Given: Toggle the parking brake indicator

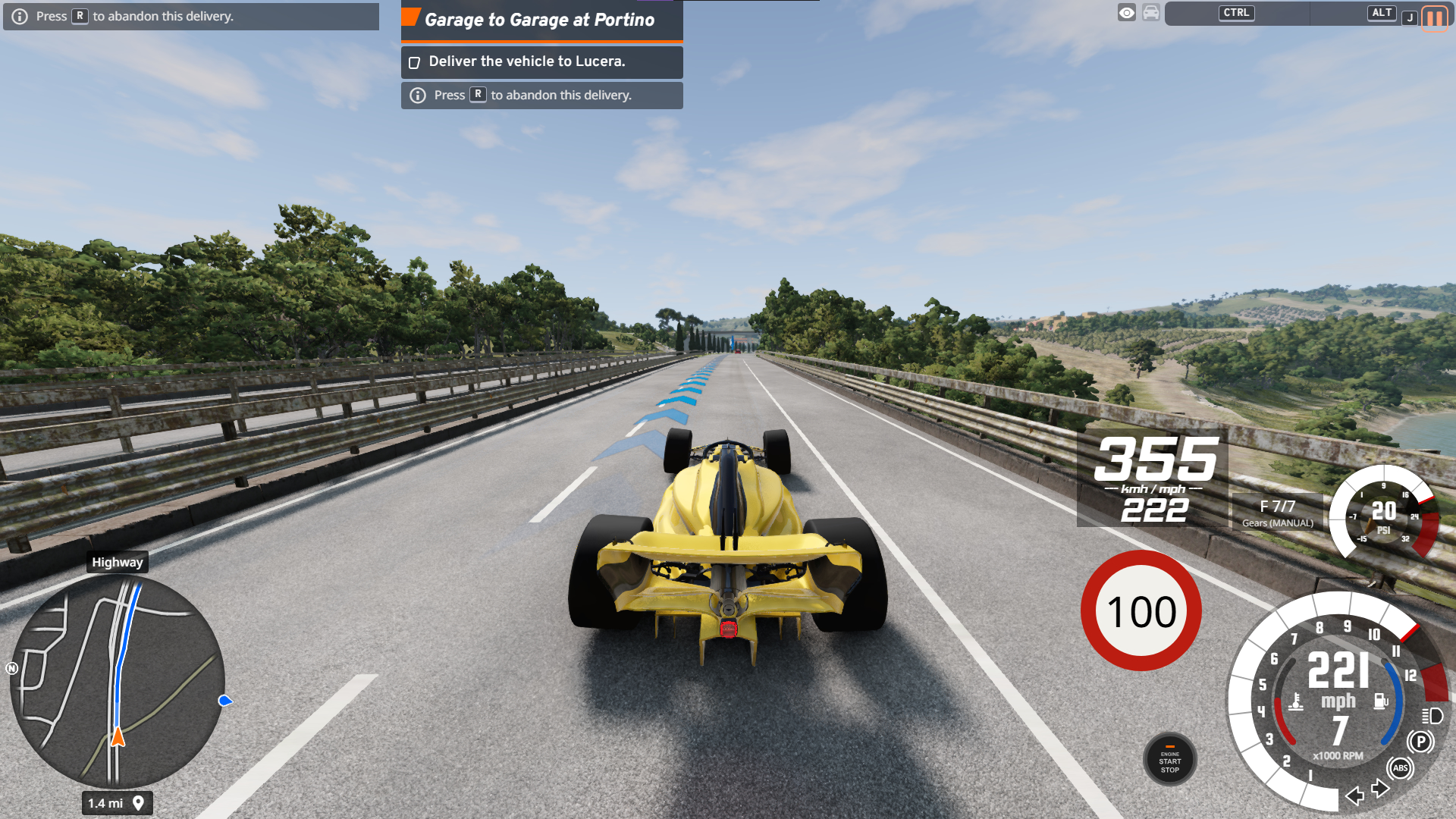Looking at the screenshot, I should 1420,742.
